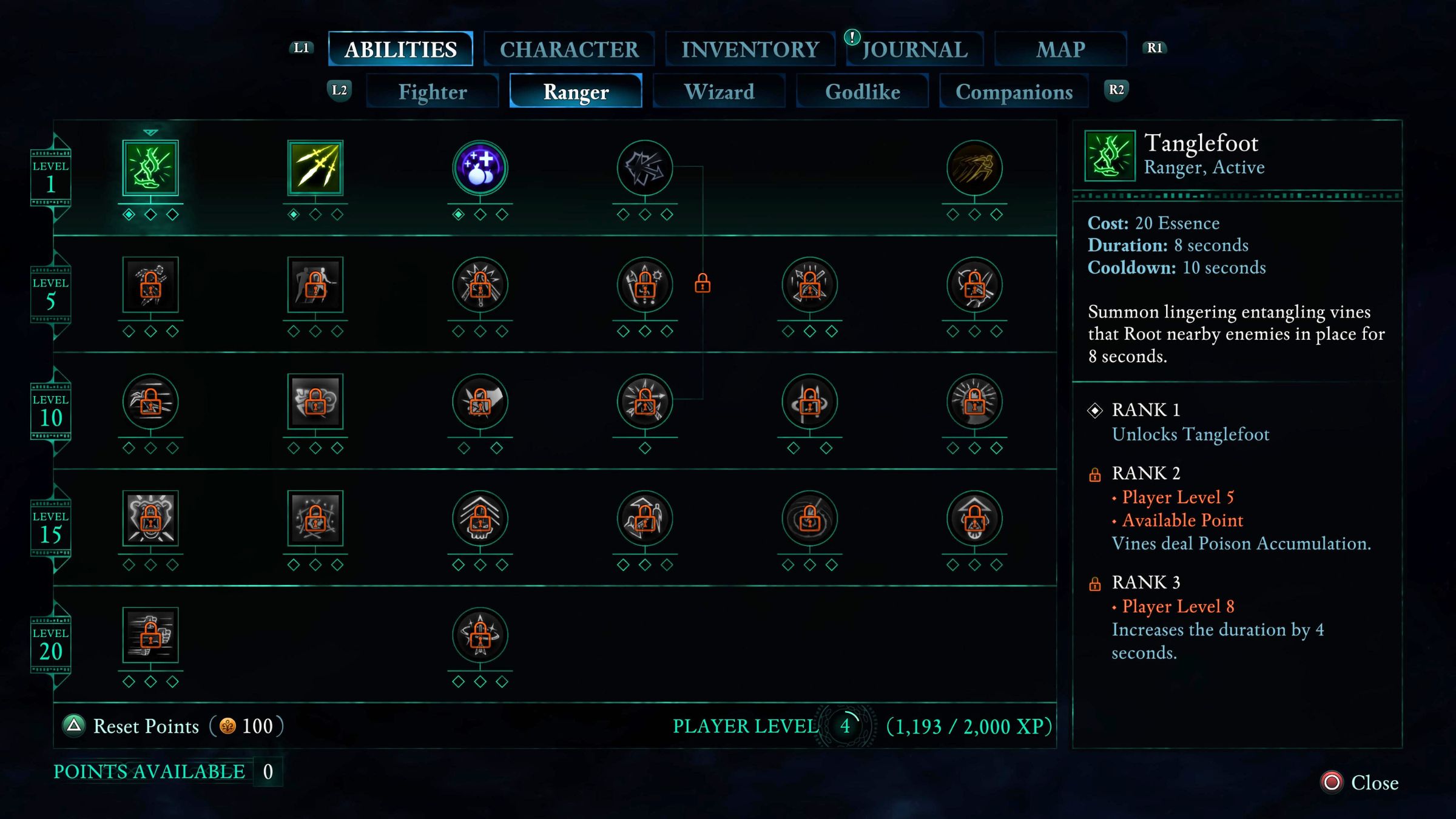This screenshot has height=819, width=1456.
Task: View the Companions abilities tab
Action: tap(1014, 92)
